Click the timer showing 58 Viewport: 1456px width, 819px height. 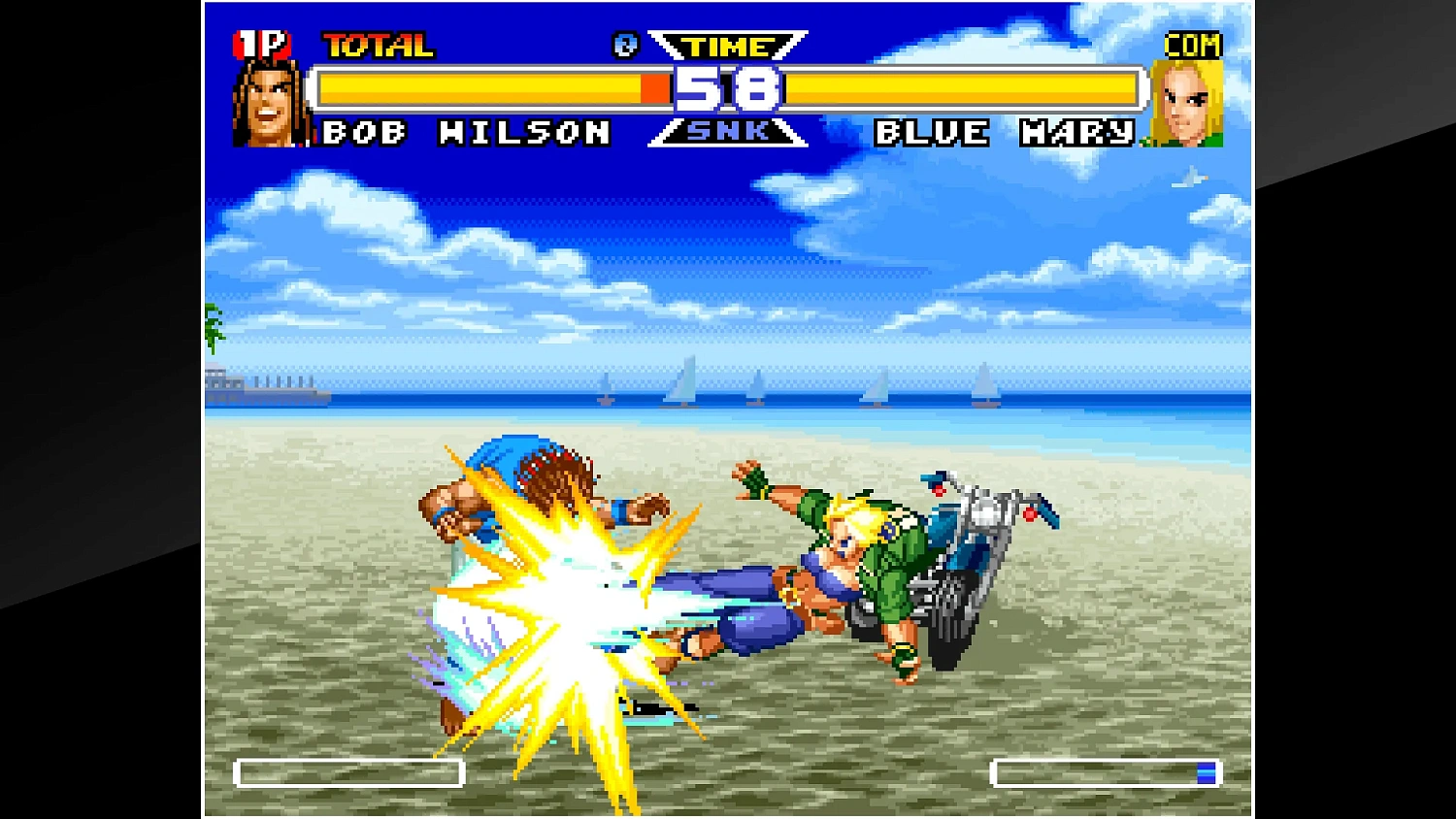(728, 89)
